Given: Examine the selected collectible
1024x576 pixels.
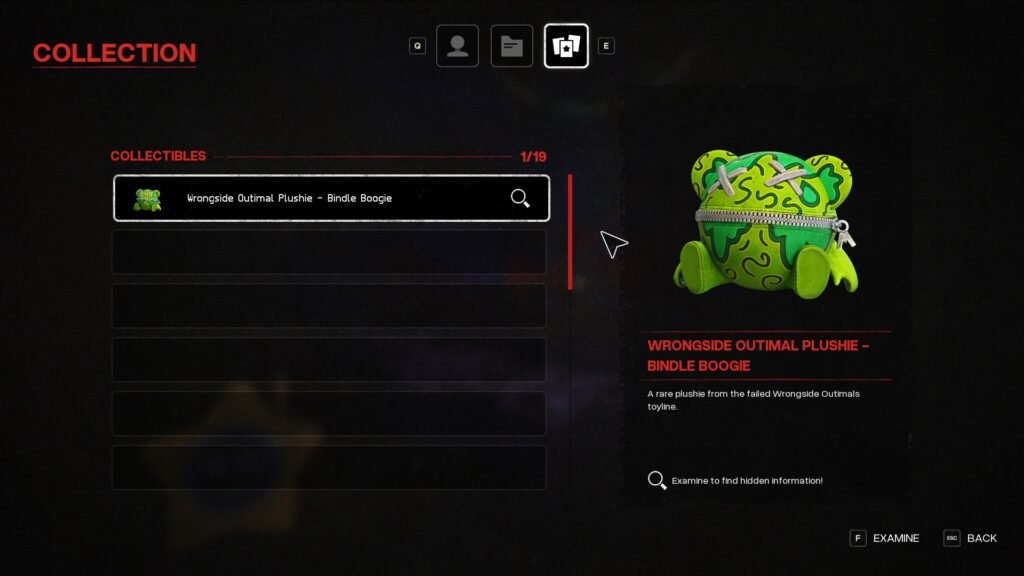Looking at the screenshot, I should pos(885,538).
